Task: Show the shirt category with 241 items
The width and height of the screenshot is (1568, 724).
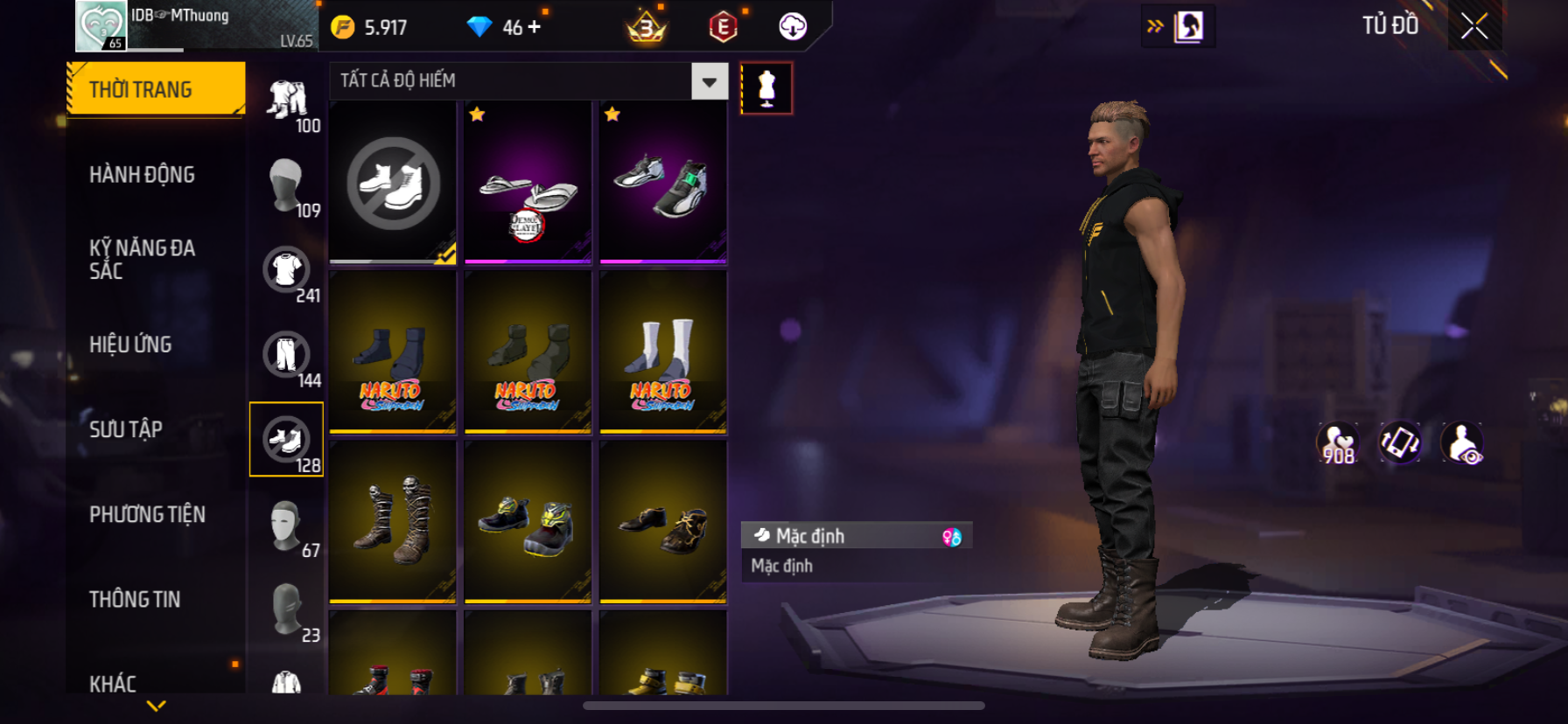Action: click(x=287, y=270)
